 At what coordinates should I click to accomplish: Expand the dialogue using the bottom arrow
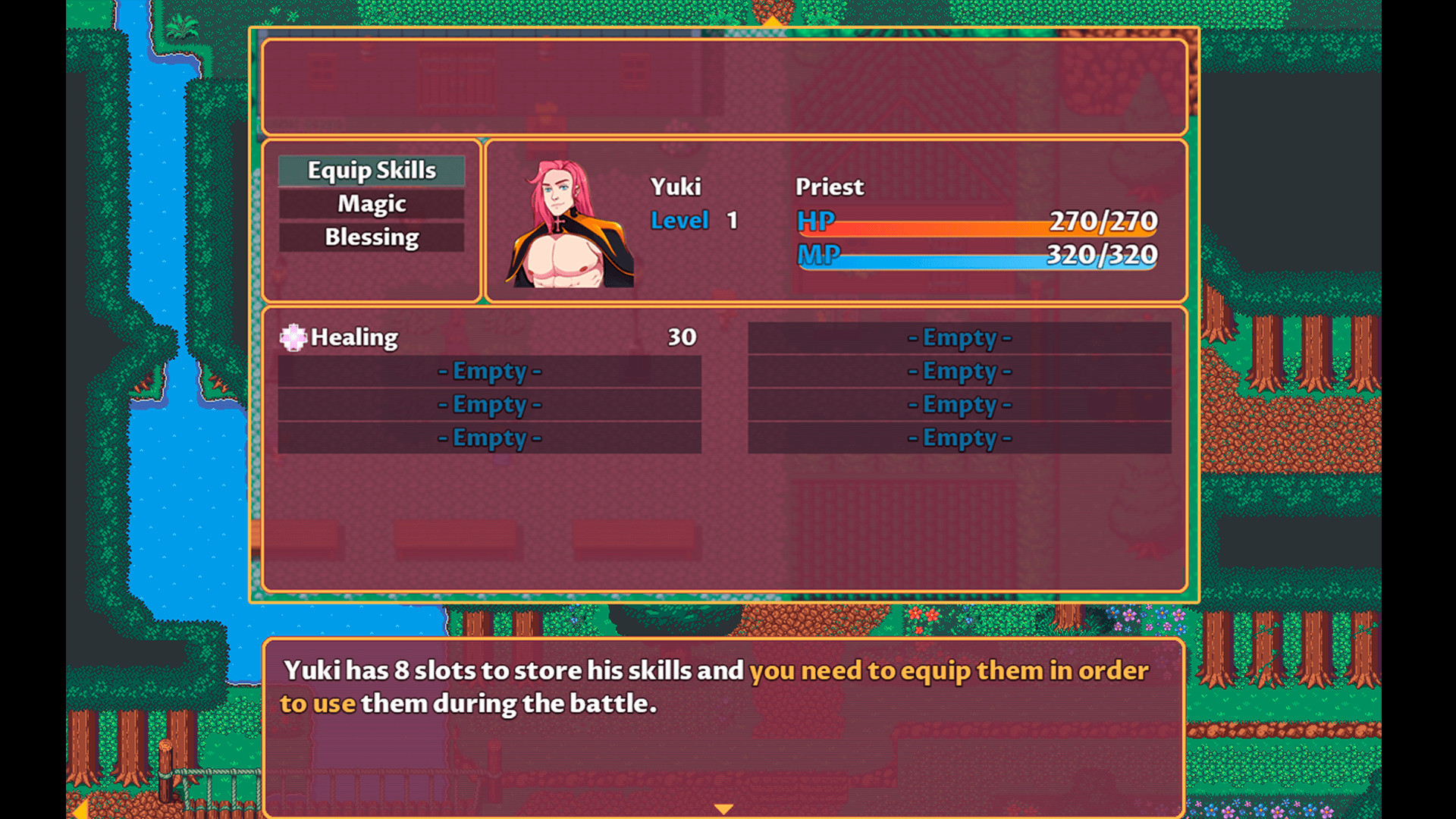tap(724, 808)
